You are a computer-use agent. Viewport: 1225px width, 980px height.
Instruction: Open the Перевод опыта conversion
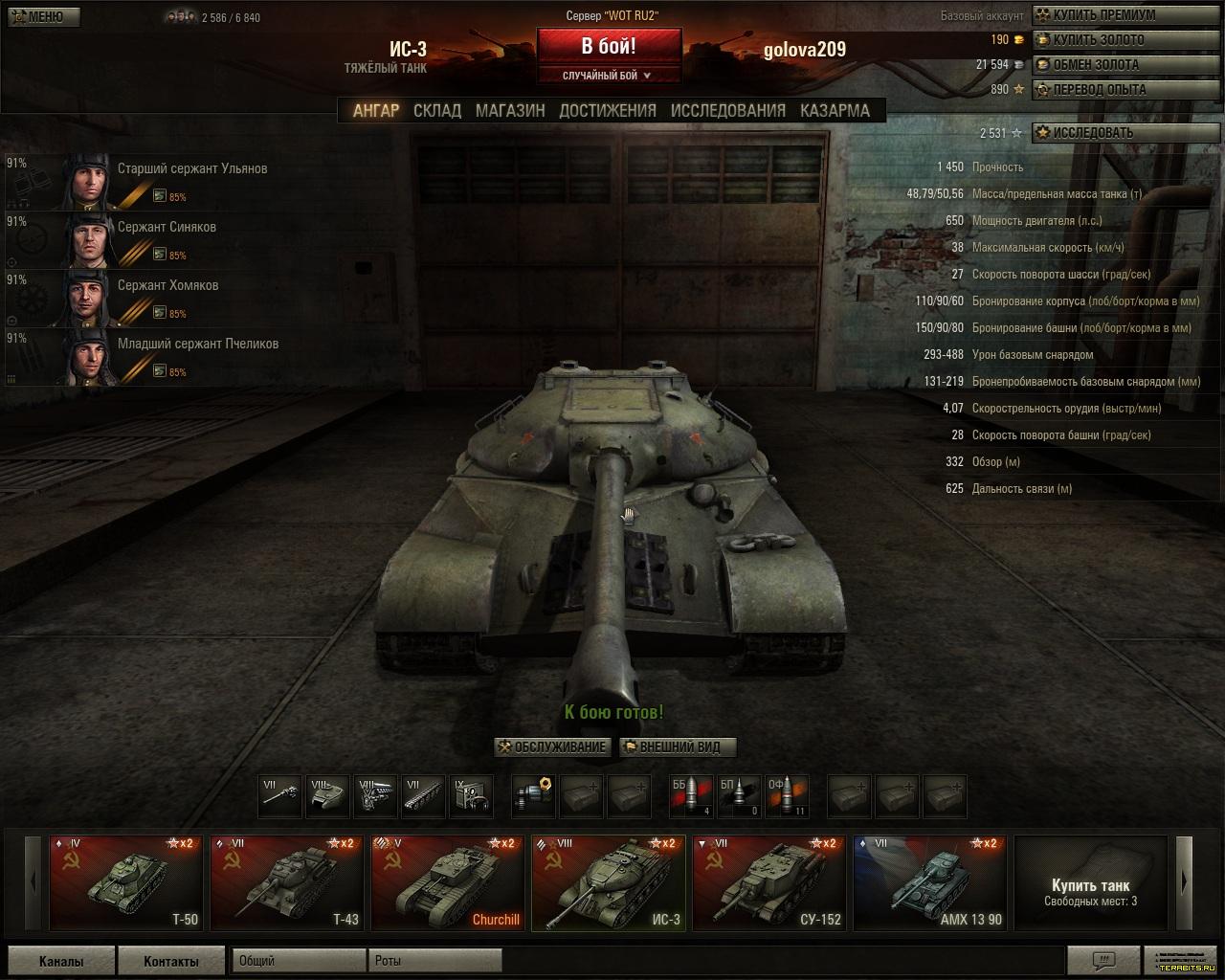click(1099, 90)
